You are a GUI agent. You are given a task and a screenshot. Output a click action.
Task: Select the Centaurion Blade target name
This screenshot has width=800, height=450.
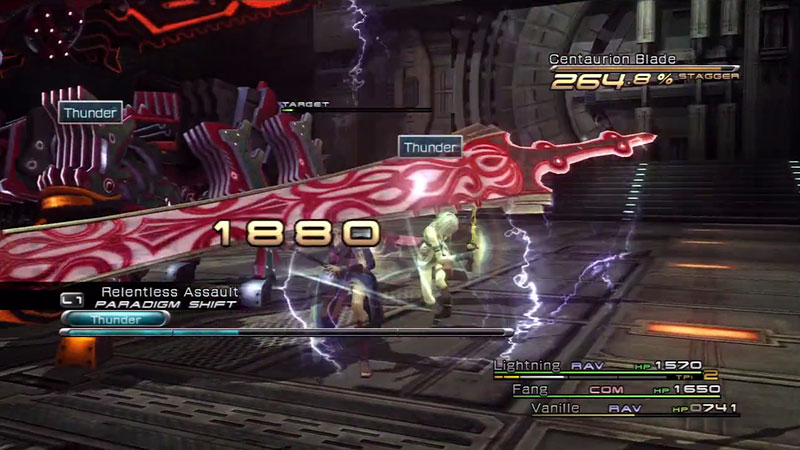(x=605, y=60)
